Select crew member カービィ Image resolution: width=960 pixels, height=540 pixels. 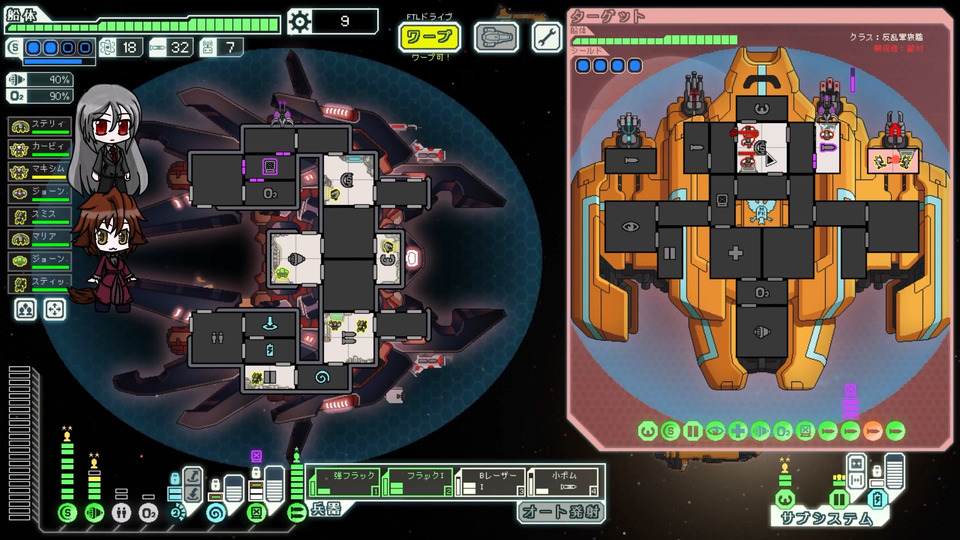coord(41,147)
